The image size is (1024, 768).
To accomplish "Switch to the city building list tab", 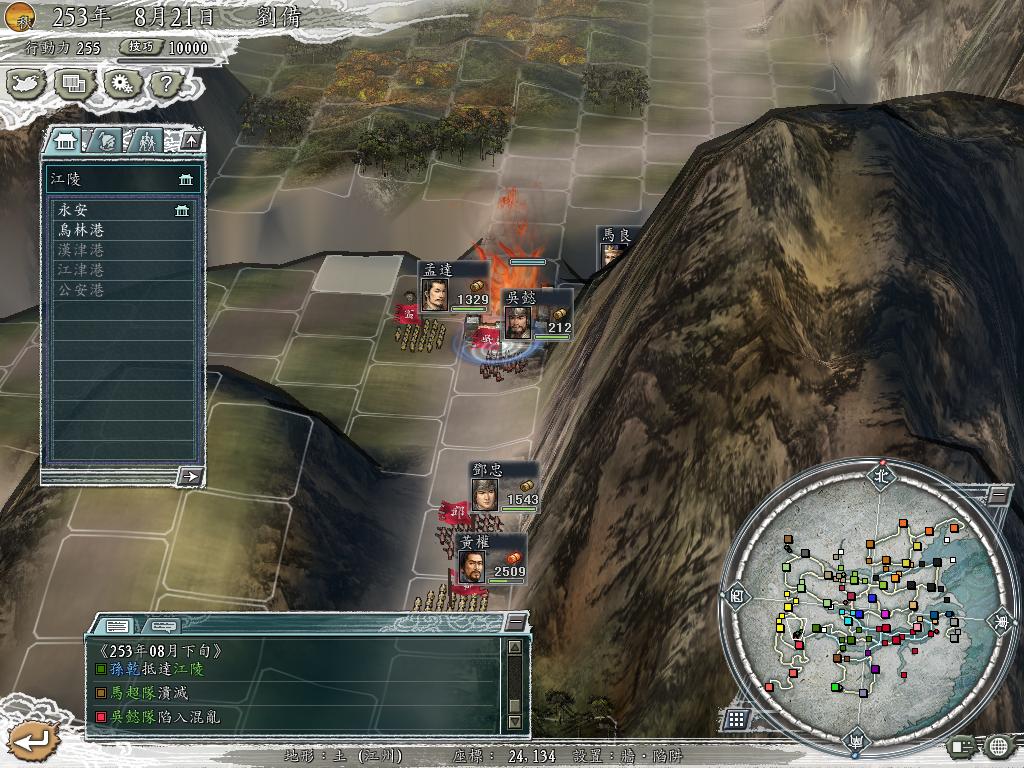I will click(65, 140).
